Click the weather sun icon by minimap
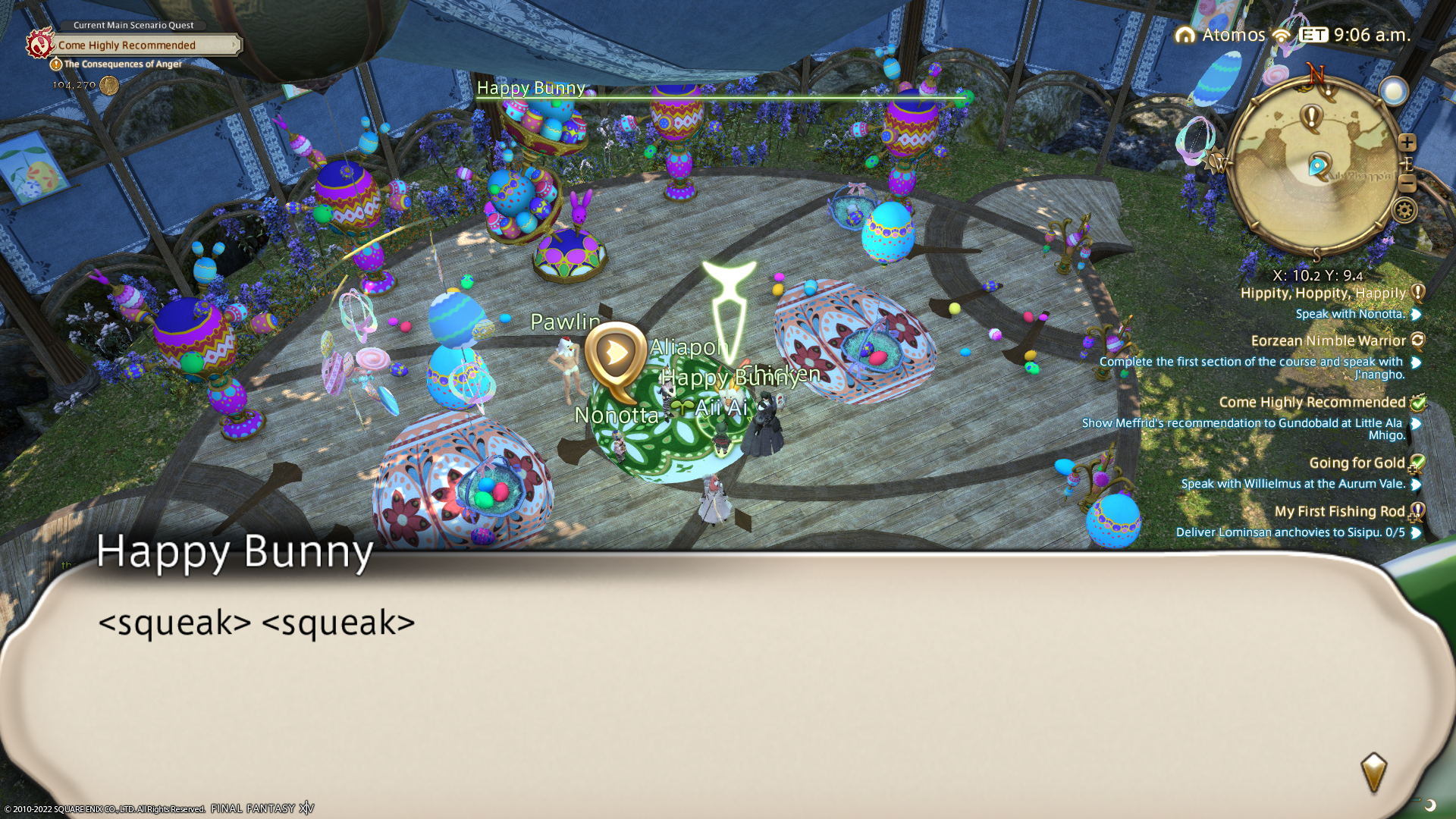Viewport: 1456px width, 819px height. [1393, 92]
